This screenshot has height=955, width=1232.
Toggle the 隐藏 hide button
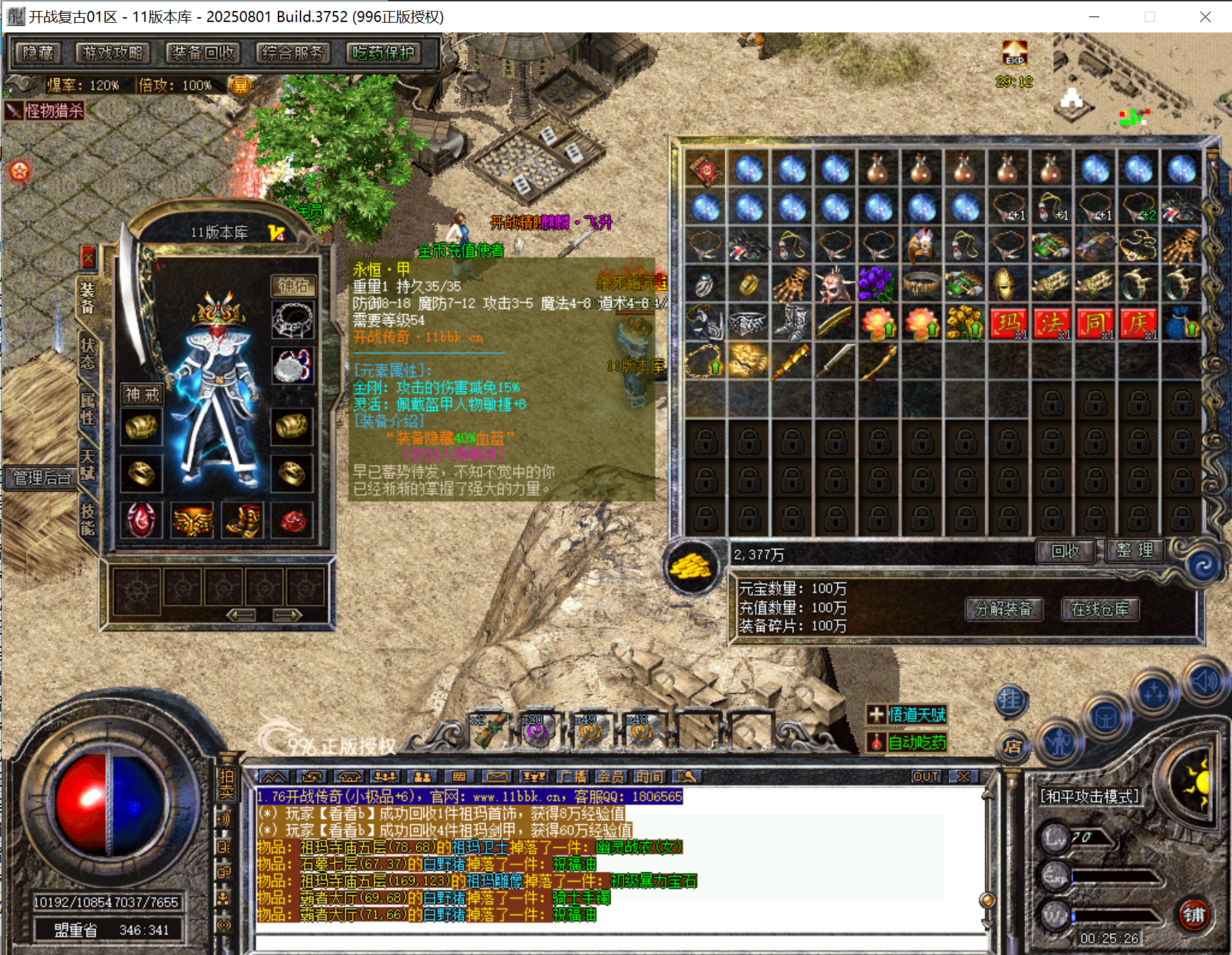click(38, 53)
